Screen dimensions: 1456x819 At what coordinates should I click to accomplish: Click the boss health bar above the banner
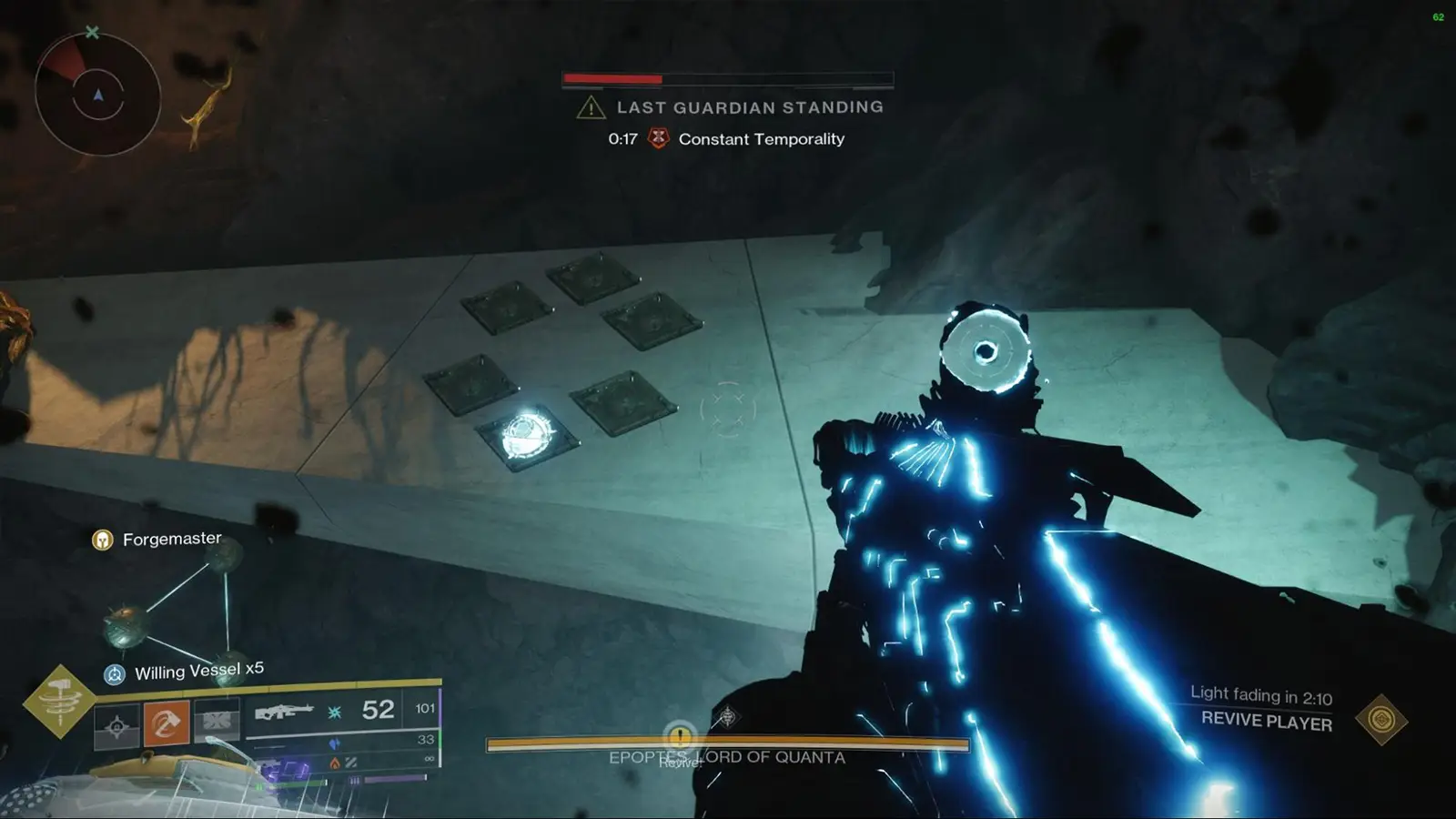726,78
